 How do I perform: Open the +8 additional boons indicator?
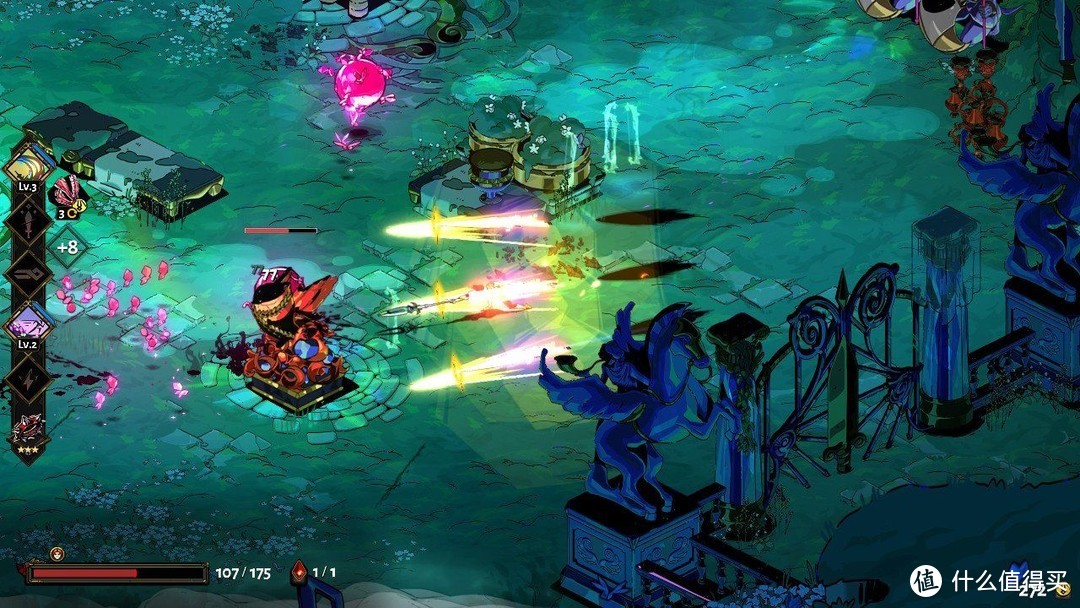[x=68, y=246]
